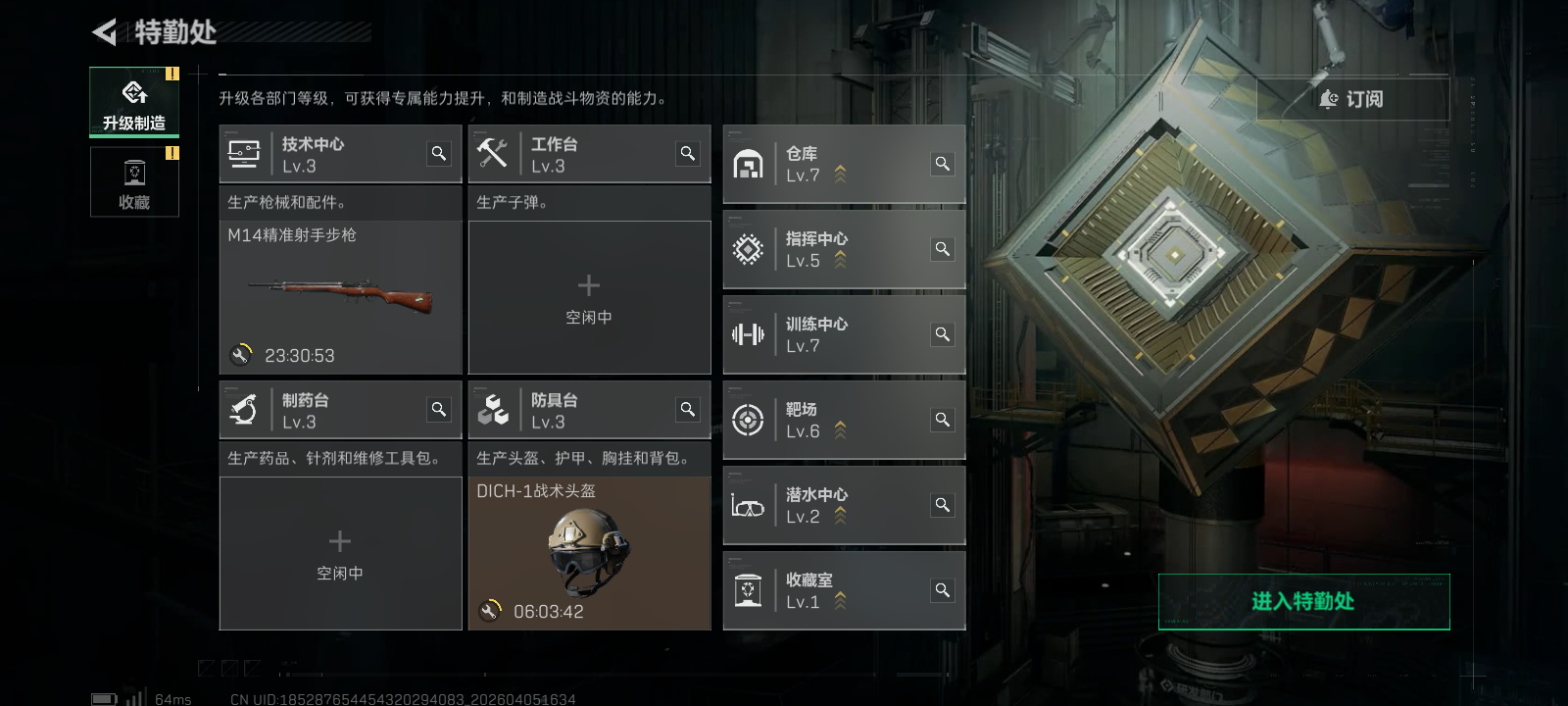1568x706 pixels.
Task: Expand the 仓库 level upgrade chevrons
Action: click(x=838, y=172)
